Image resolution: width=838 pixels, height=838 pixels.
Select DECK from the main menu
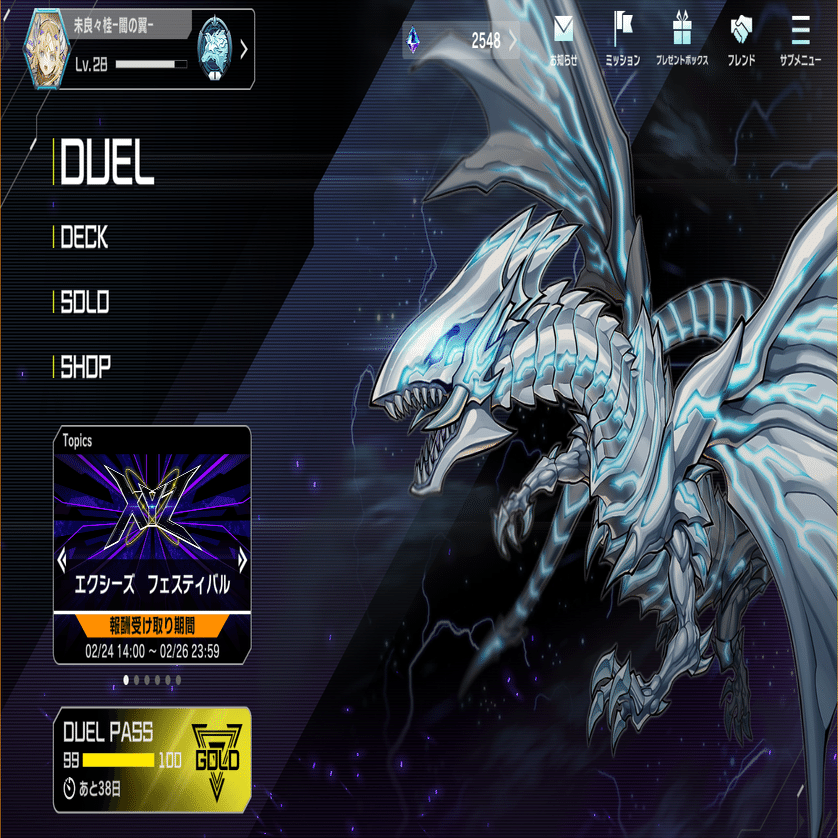click(84, 237)
